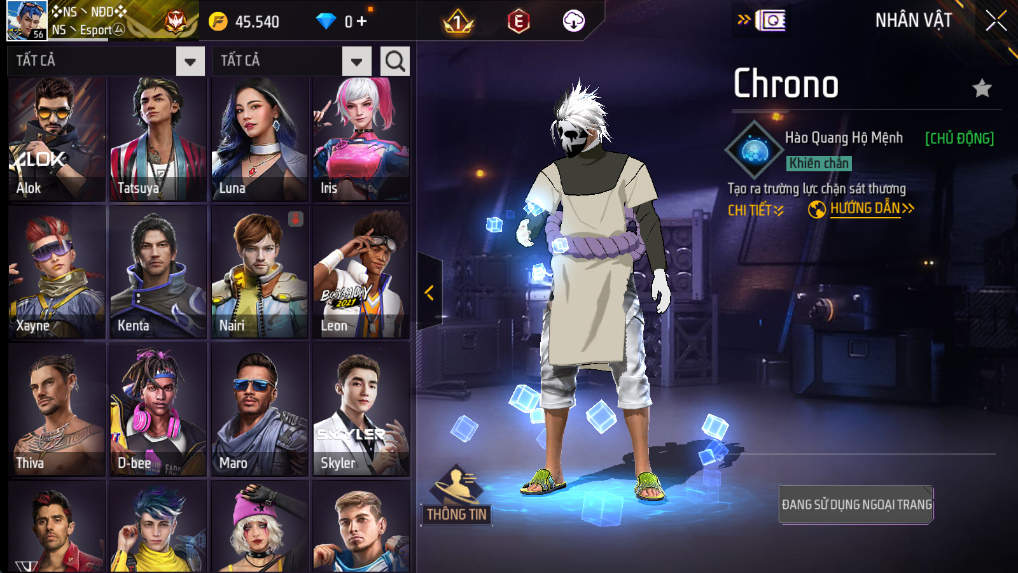The width and height of the screenshot is (1018, 573).
Task: Pick the Maro character tile
Action: point(260,410)
